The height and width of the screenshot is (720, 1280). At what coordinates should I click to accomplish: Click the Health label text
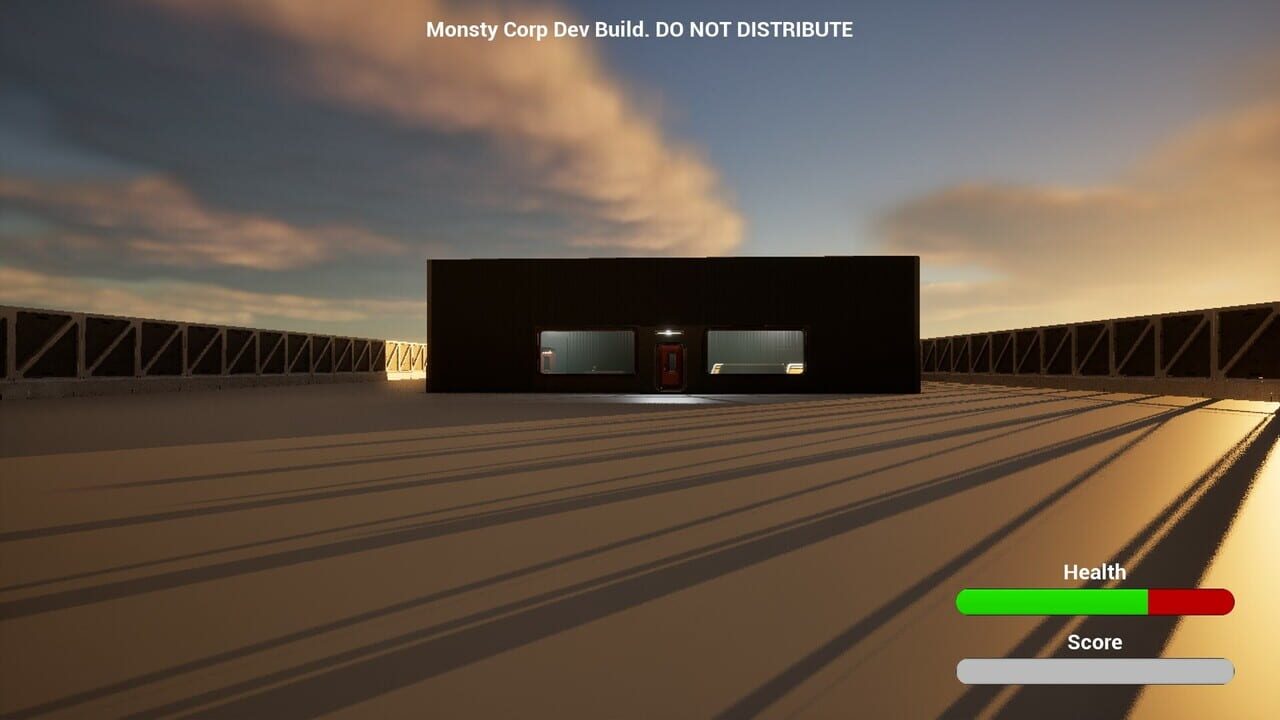coord(1094,572)
